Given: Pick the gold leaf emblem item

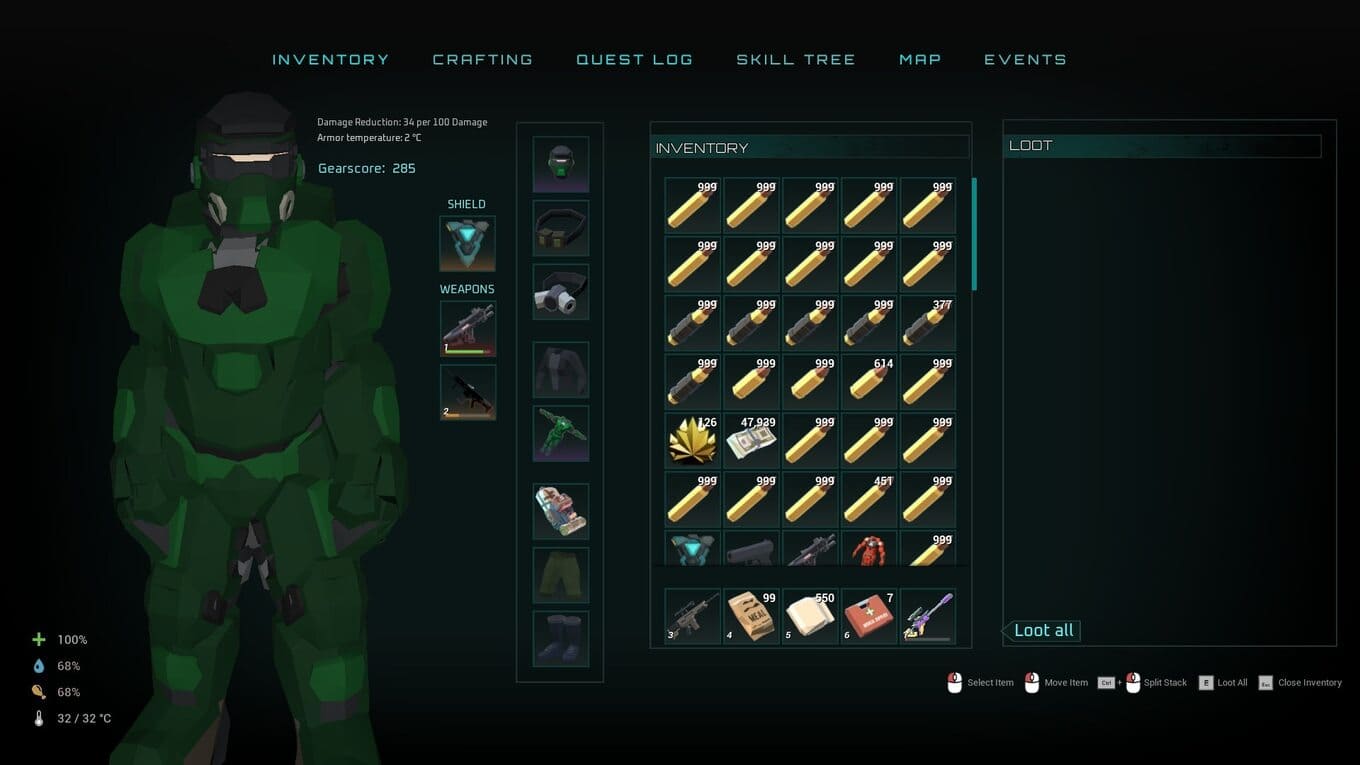Looking at the screenshot, I should [x=692, y=441].
